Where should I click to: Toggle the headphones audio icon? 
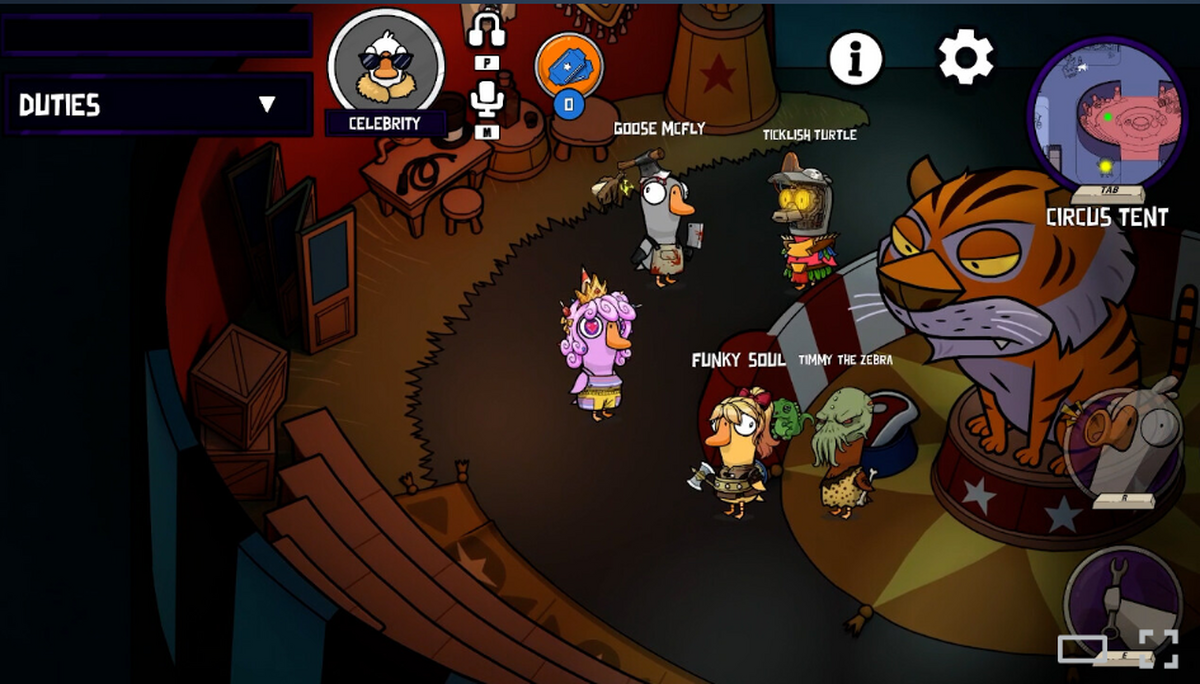point(487,28)
